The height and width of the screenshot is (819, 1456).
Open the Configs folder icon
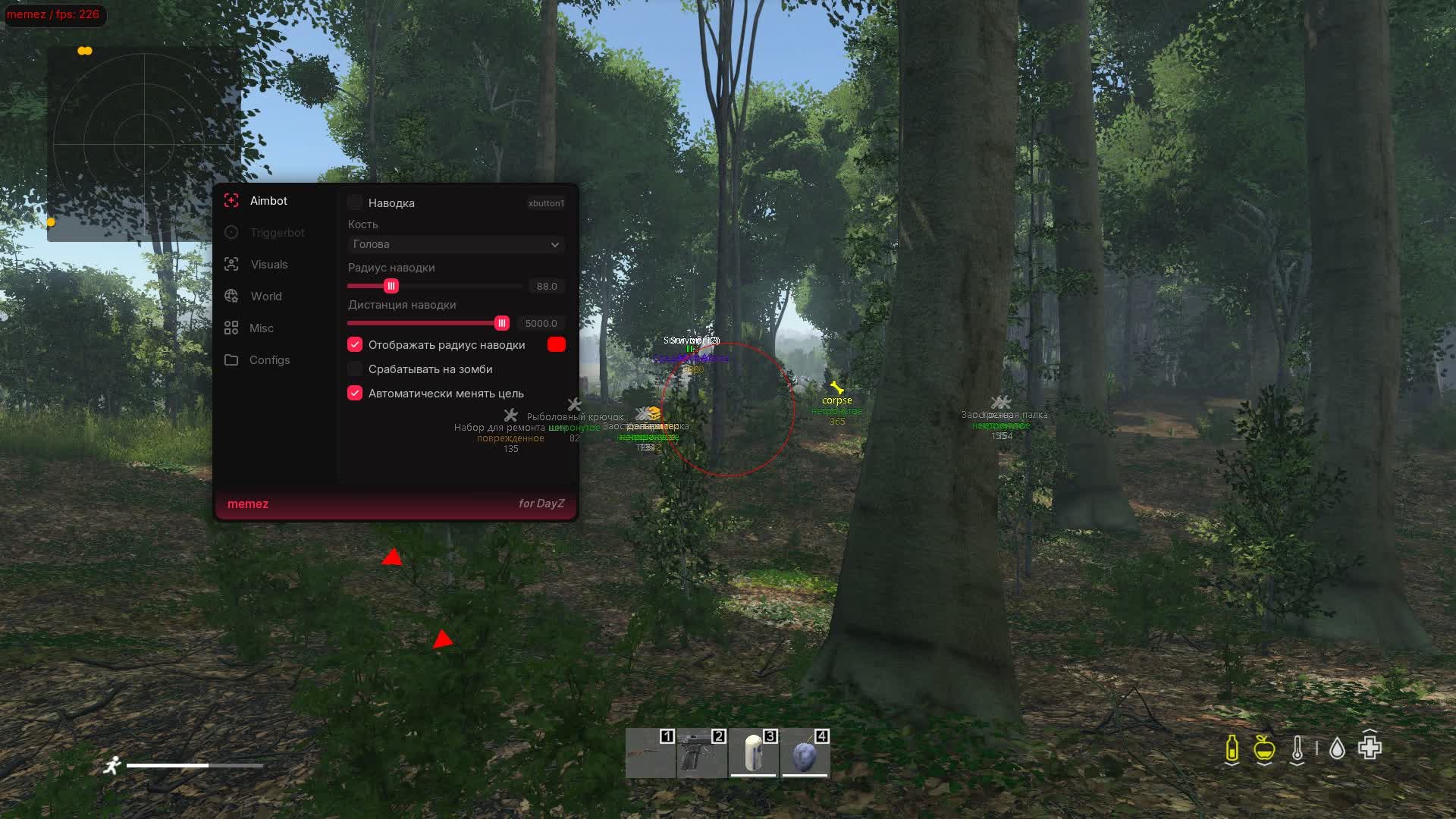pos(232,359)
